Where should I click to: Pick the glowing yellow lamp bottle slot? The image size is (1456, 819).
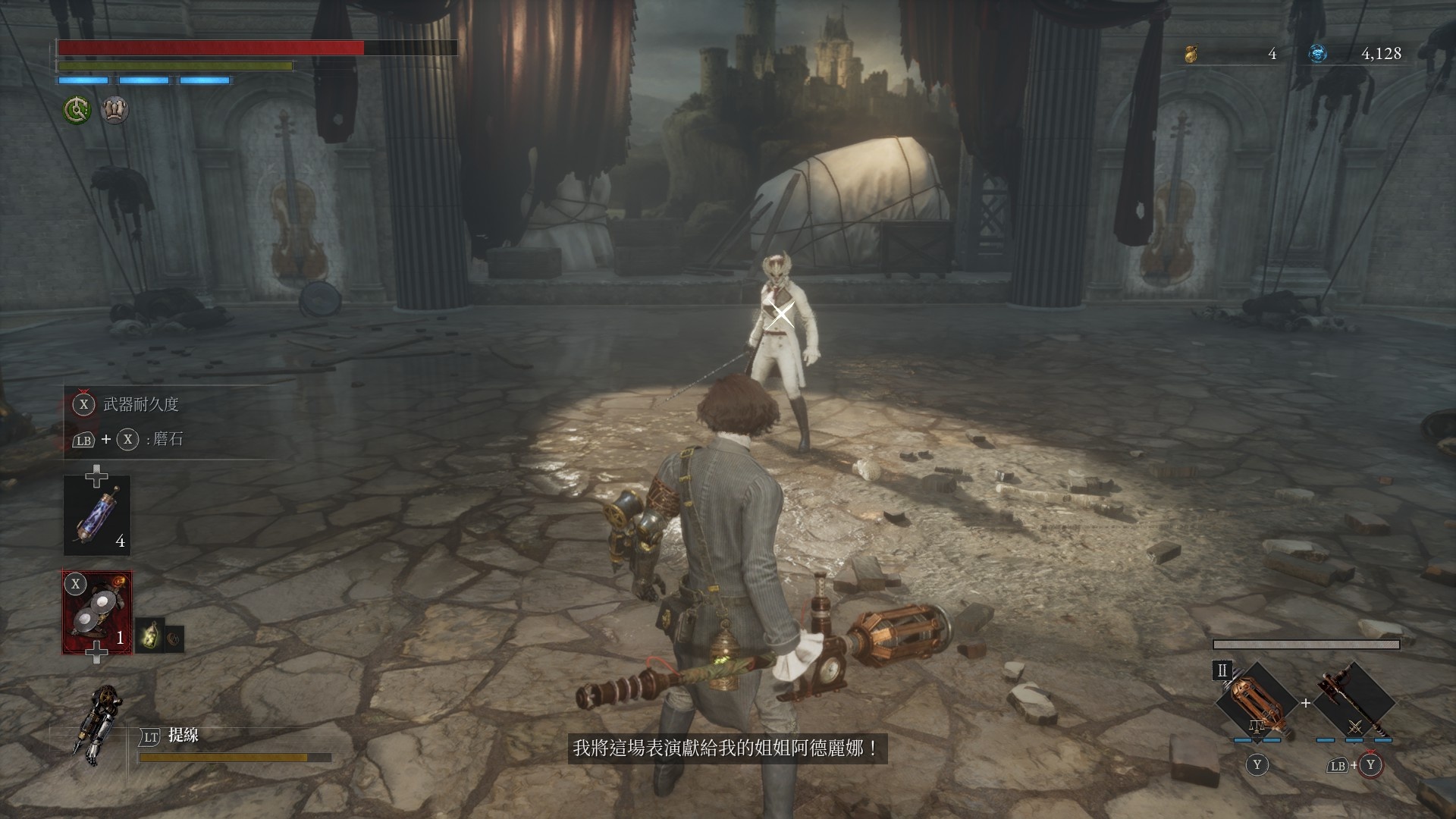[x=150, y=635]
